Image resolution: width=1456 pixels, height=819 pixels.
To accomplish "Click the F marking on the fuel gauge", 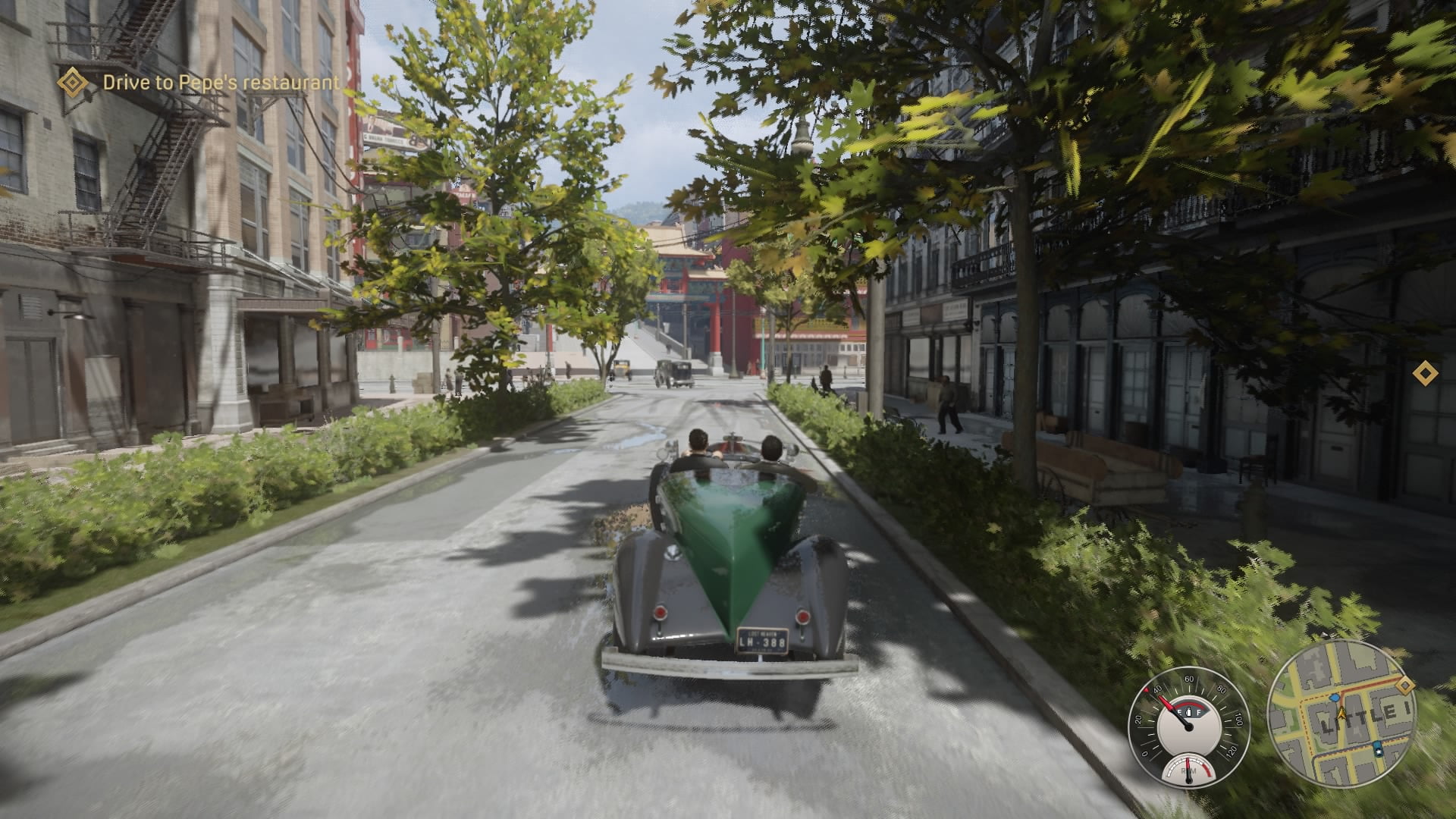I will (1199, 711).
